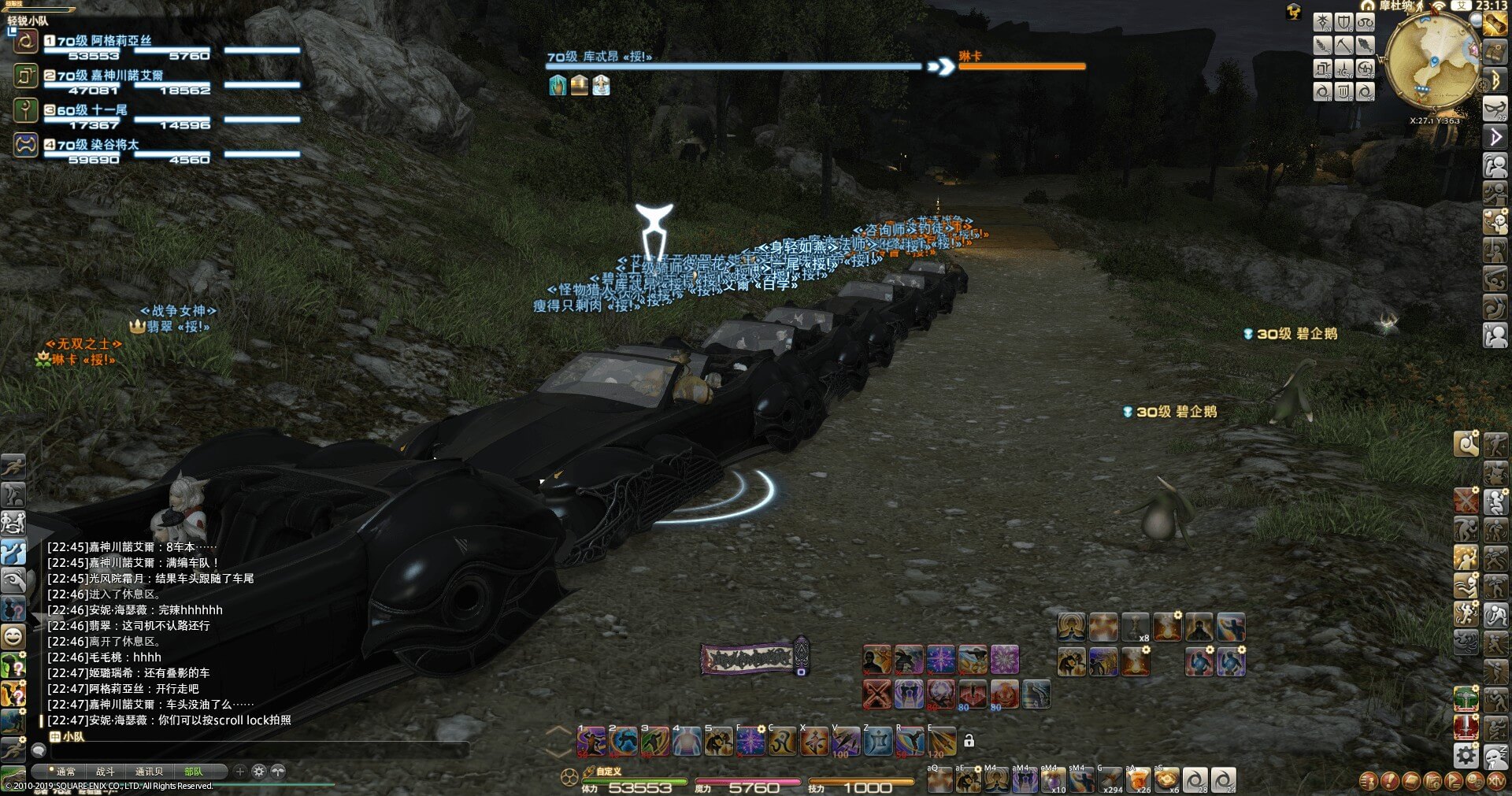Switch to the 部队 chat tab
This screenshot has width=1512, height=796.
[193, 772]
